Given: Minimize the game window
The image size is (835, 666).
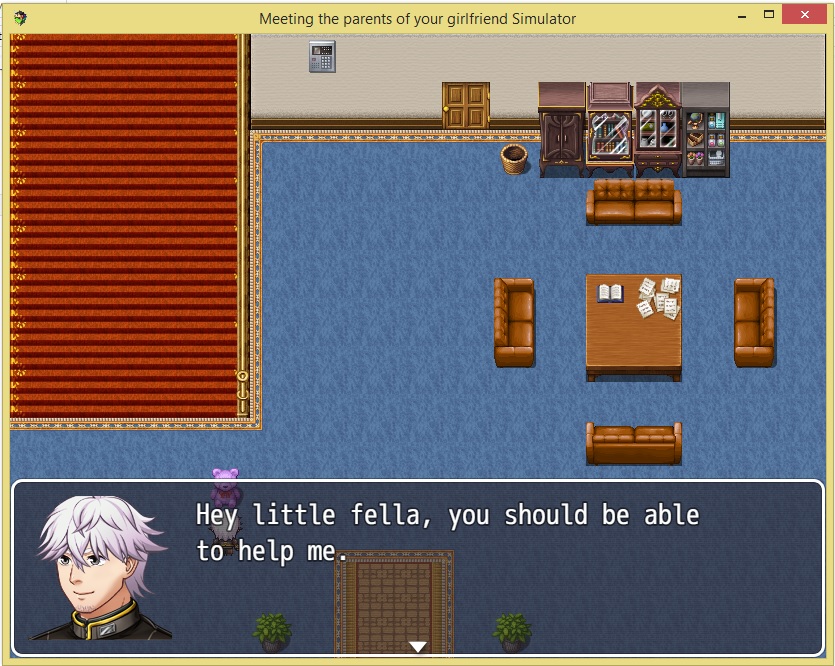Looking at the screenshot, I should click(x=742, y=16).
